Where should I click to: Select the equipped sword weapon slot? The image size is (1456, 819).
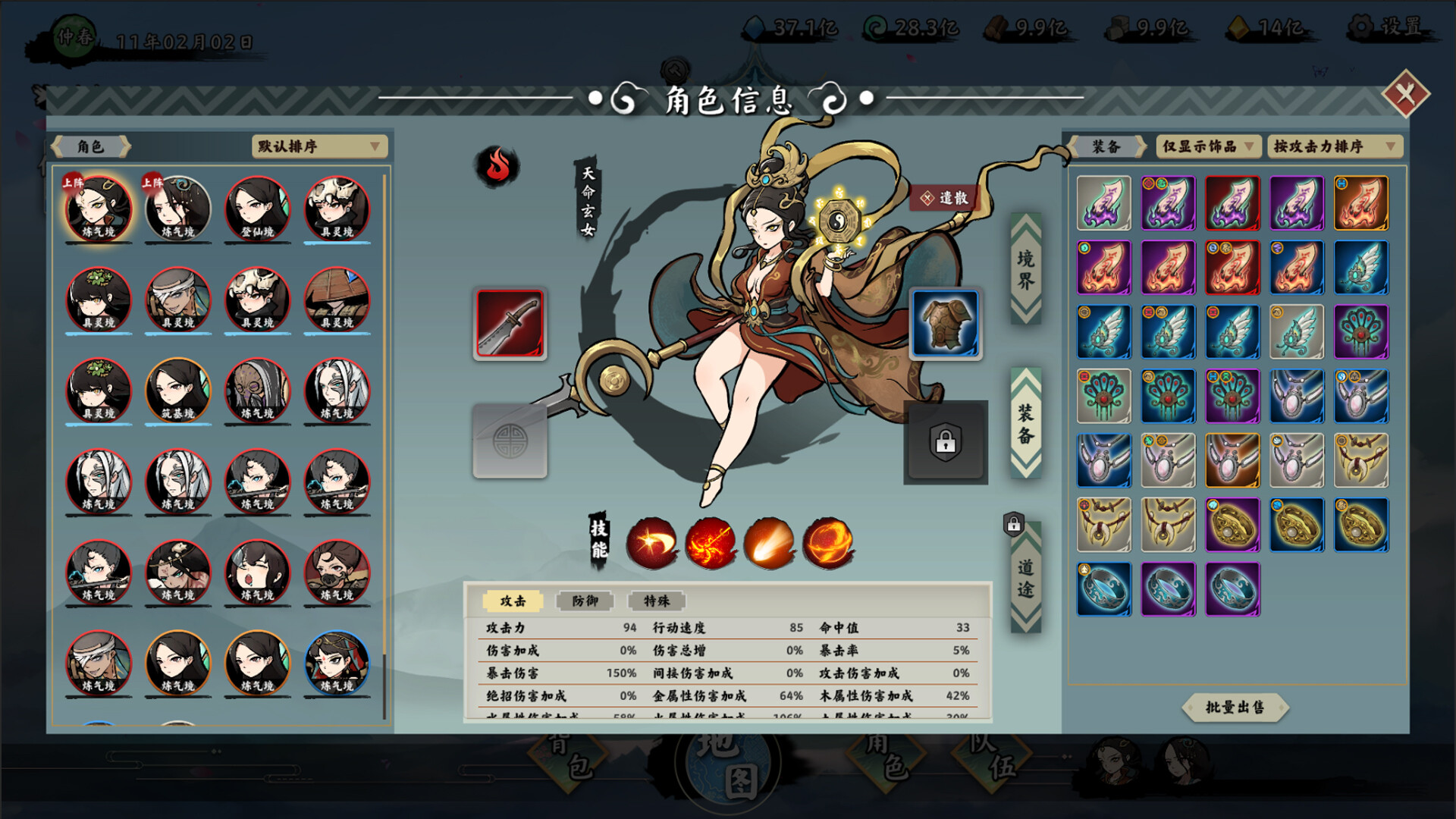coord(510,324)
